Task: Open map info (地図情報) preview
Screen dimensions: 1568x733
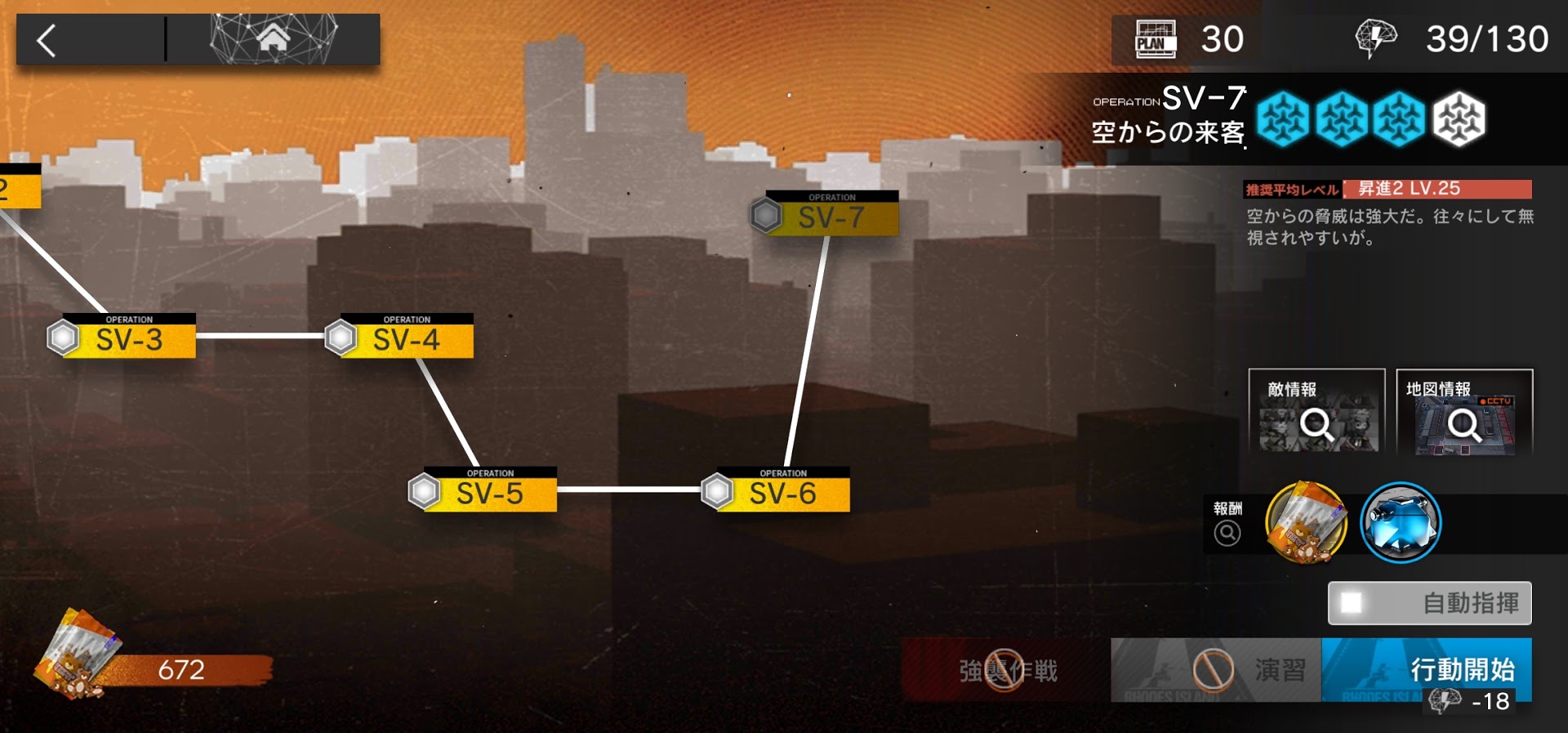Action: pyautogui.click(x=1463, y=412)
